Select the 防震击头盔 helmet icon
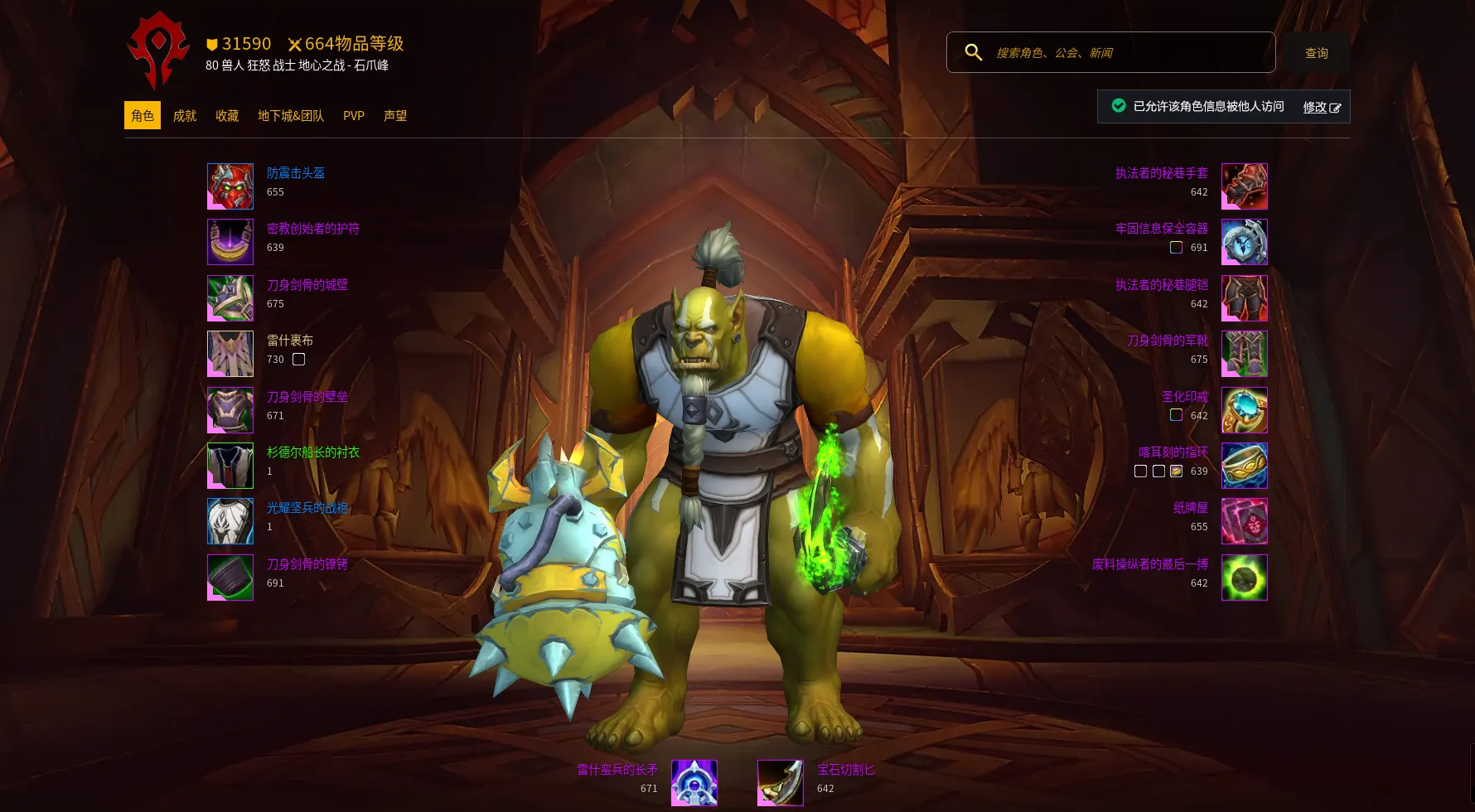The height and width of the screenshot is (812, 1475). point(230,186)
